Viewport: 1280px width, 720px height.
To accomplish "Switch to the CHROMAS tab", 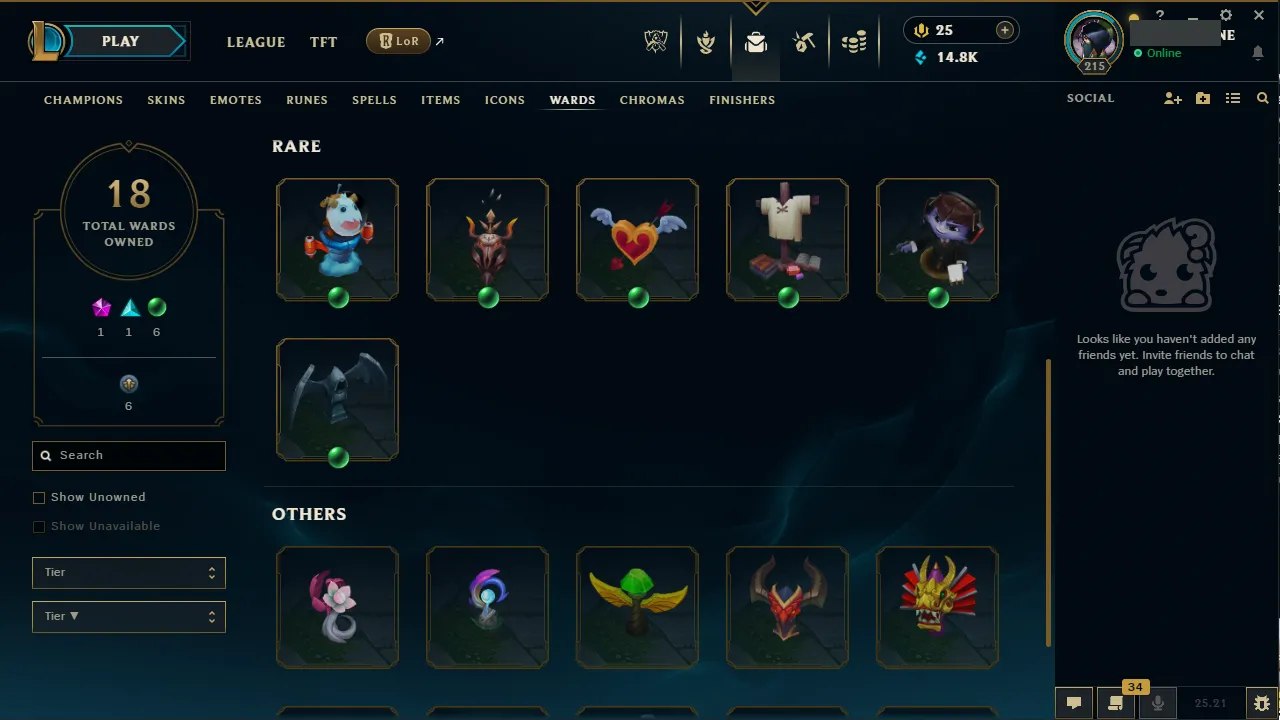I will coord(652,100).
